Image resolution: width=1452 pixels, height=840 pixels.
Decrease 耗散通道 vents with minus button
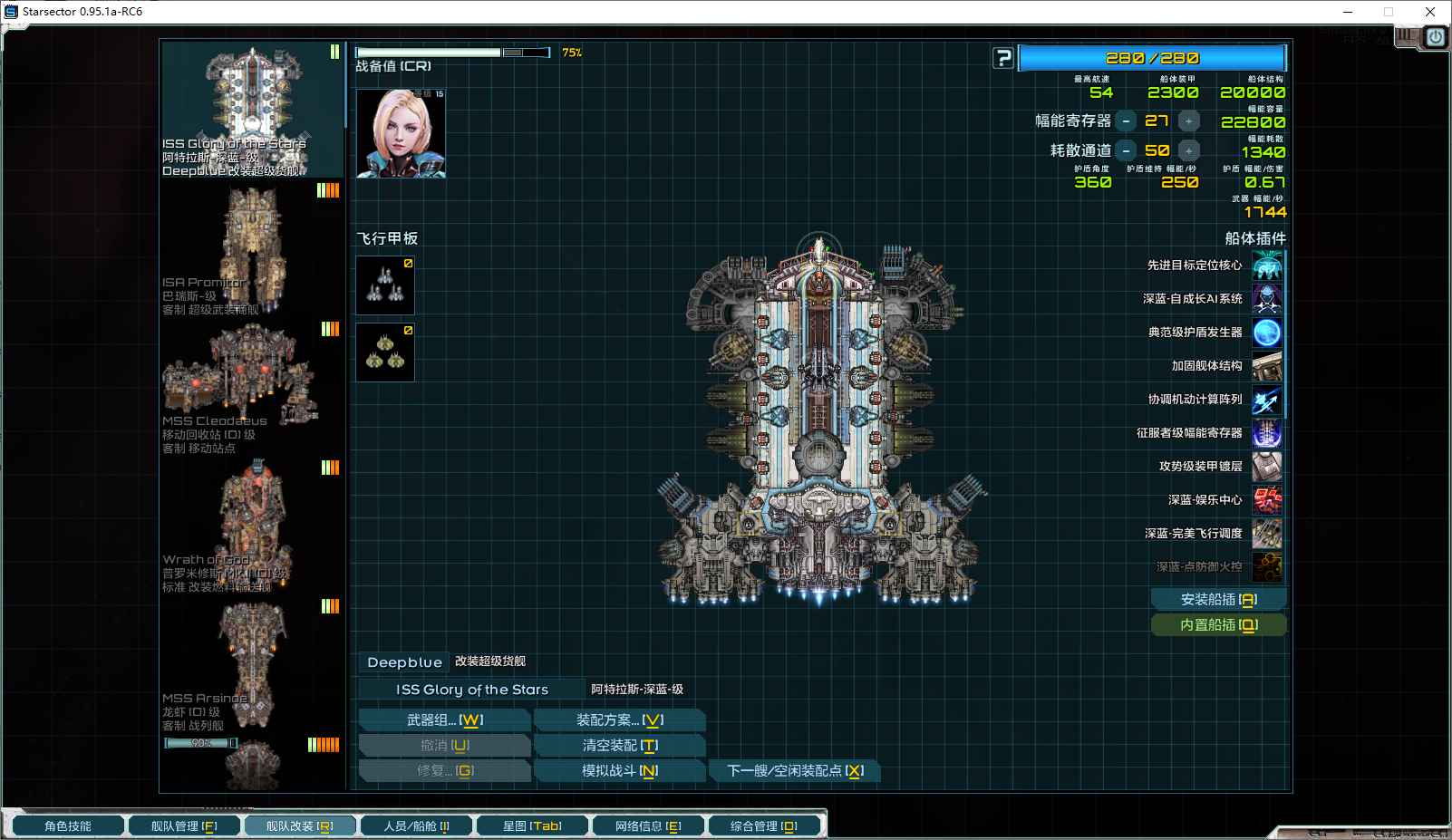[1126, 151]
